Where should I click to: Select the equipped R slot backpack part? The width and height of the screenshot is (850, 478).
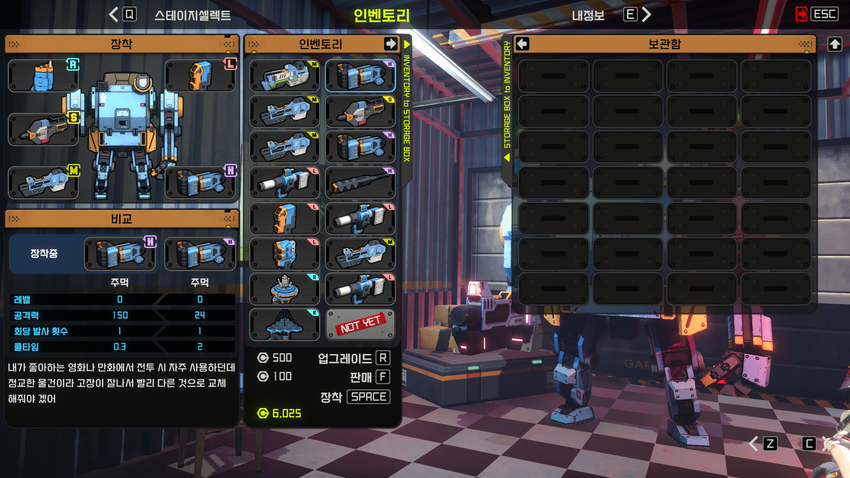[43, 76]
